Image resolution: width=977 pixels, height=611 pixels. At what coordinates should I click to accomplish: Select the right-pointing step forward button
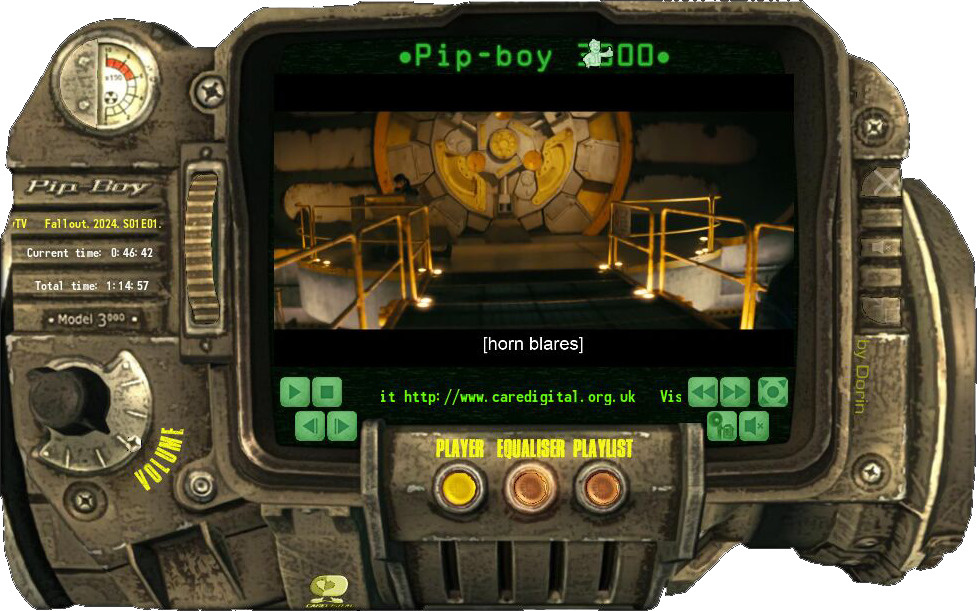[342, 427]
